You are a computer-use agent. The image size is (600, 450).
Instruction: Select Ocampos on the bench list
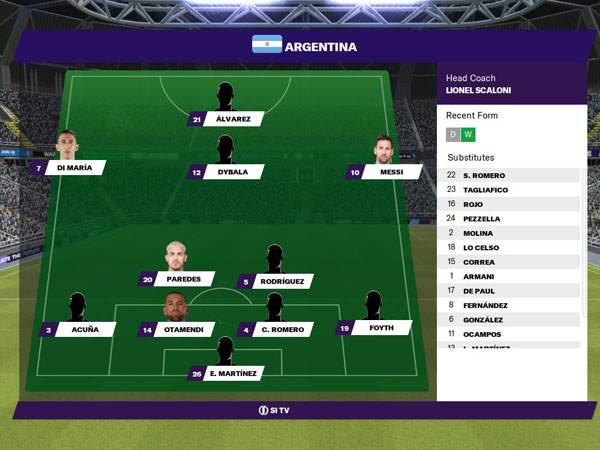510,334
